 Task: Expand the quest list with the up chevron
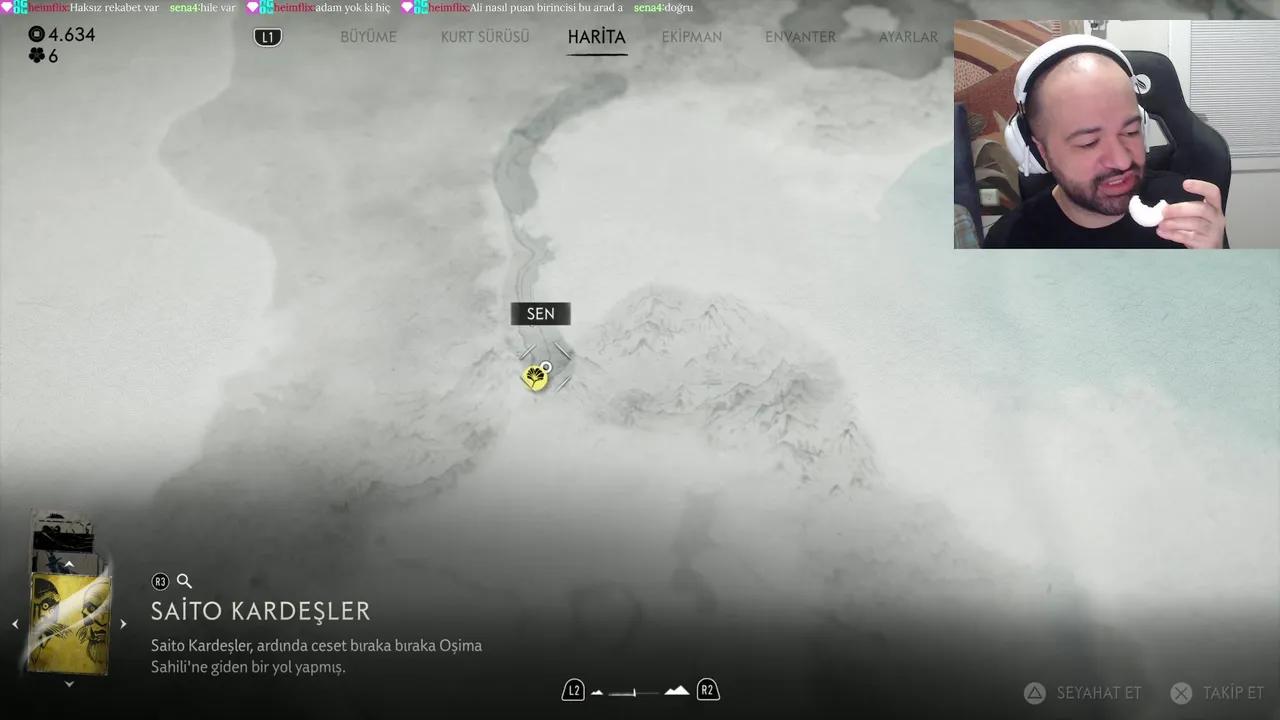click(x=69, y=563)
